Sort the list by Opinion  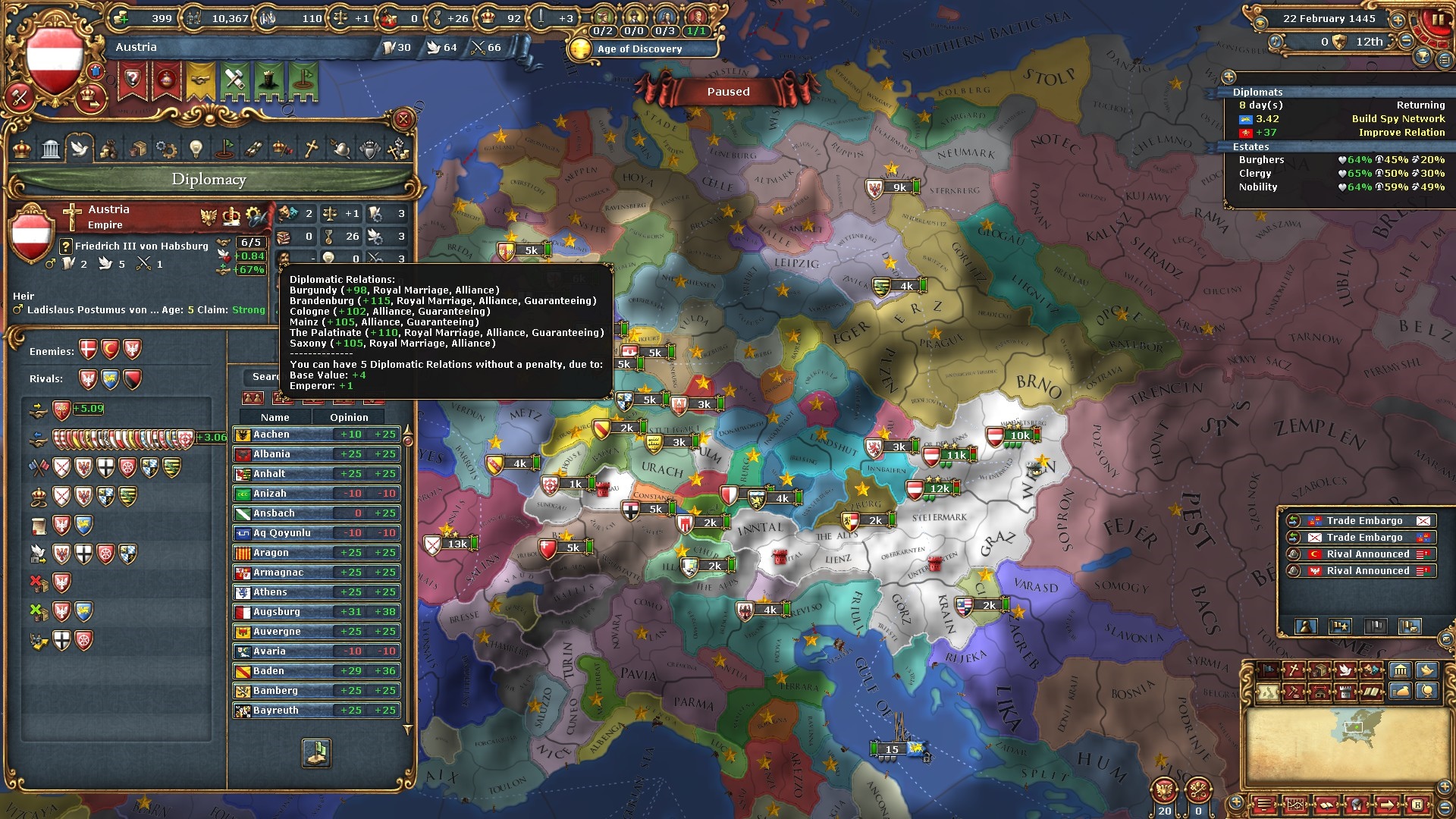(x=349, y=417)
